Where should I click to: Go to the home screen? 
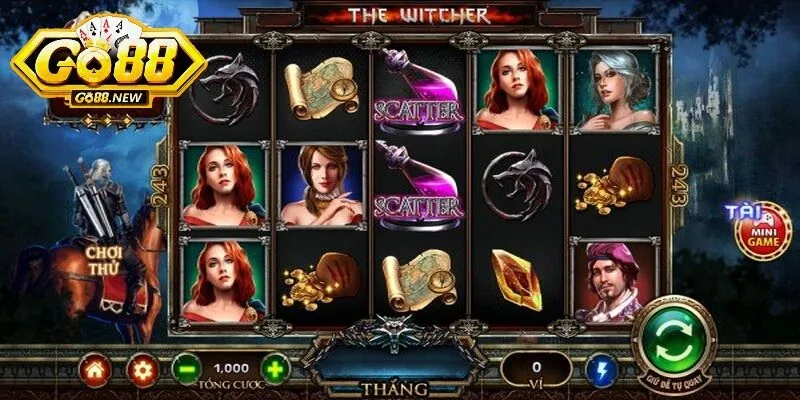[x=97, y=369]
